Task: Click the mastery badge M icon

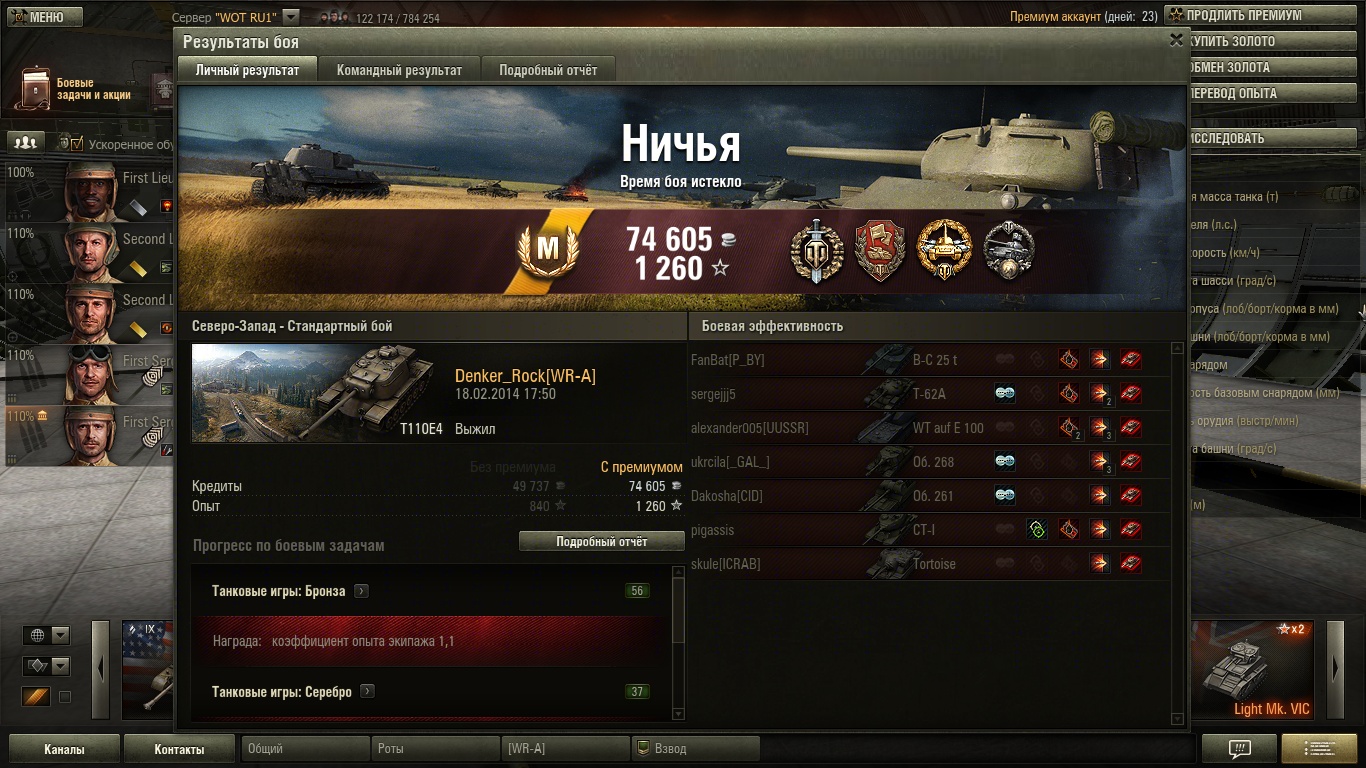Action: coord(548,251)
